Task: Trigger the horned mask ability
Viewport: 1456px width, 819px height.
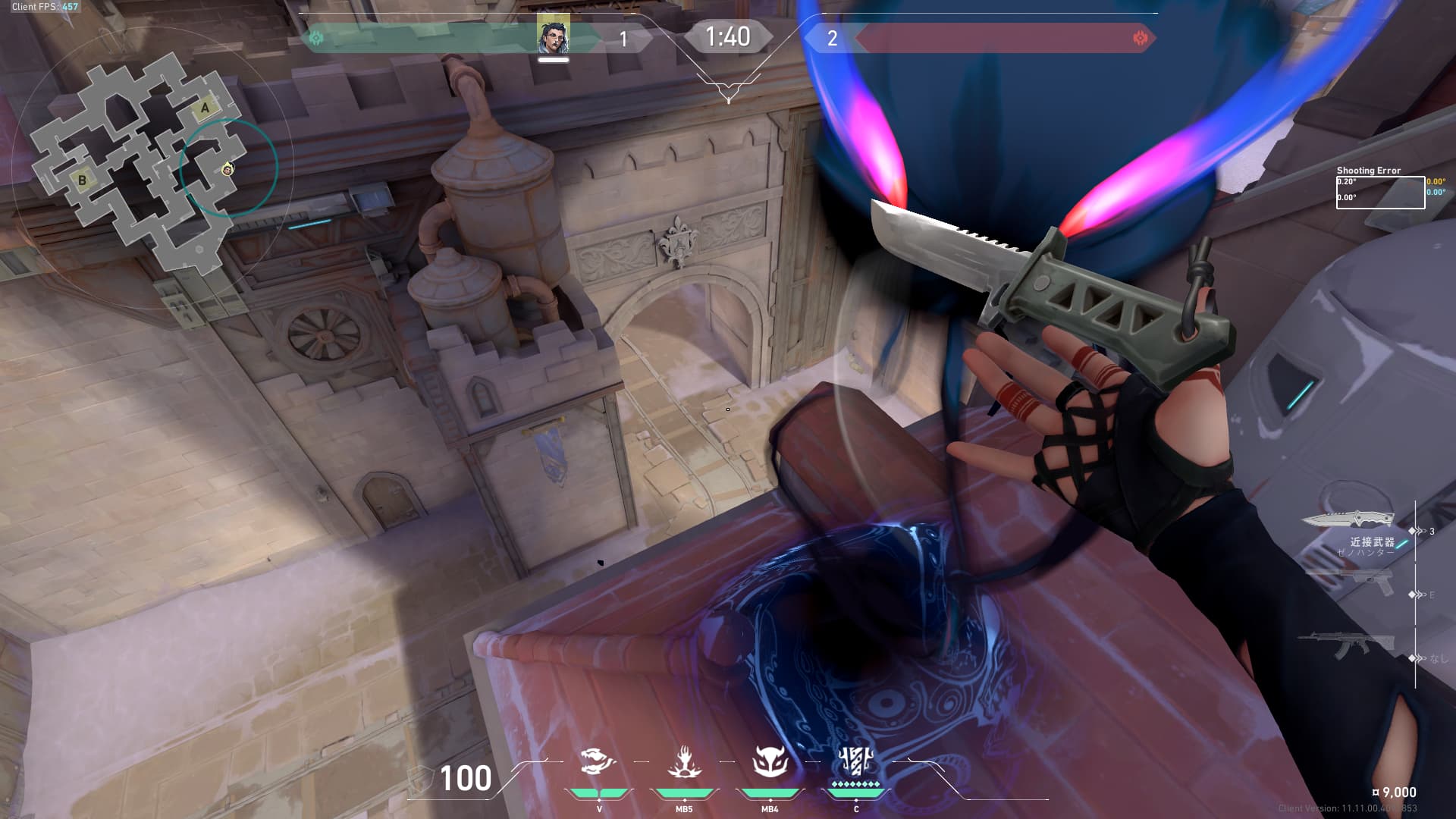Action: (770, 761)
